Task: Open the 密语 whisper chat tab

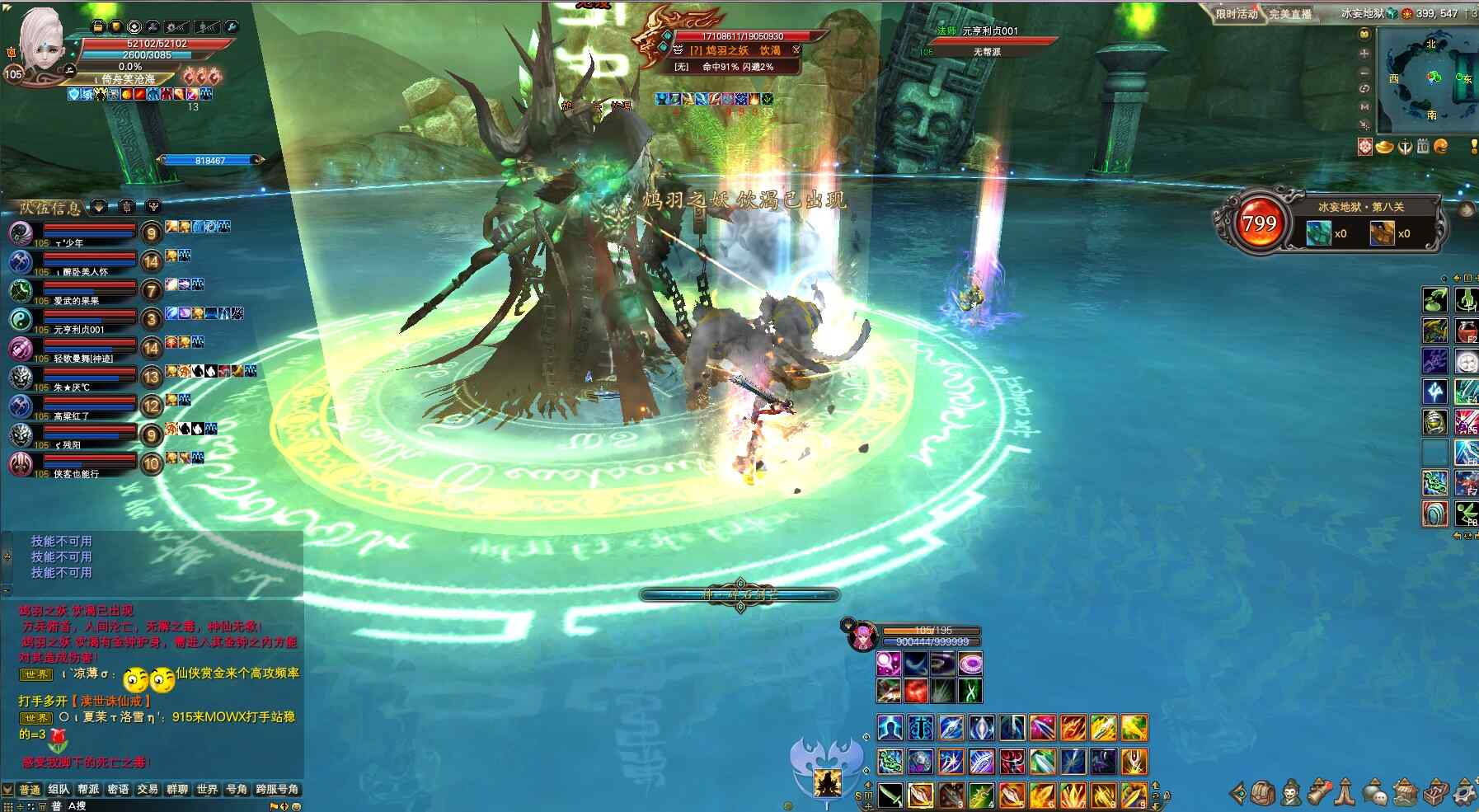Action: click(118, 789)
